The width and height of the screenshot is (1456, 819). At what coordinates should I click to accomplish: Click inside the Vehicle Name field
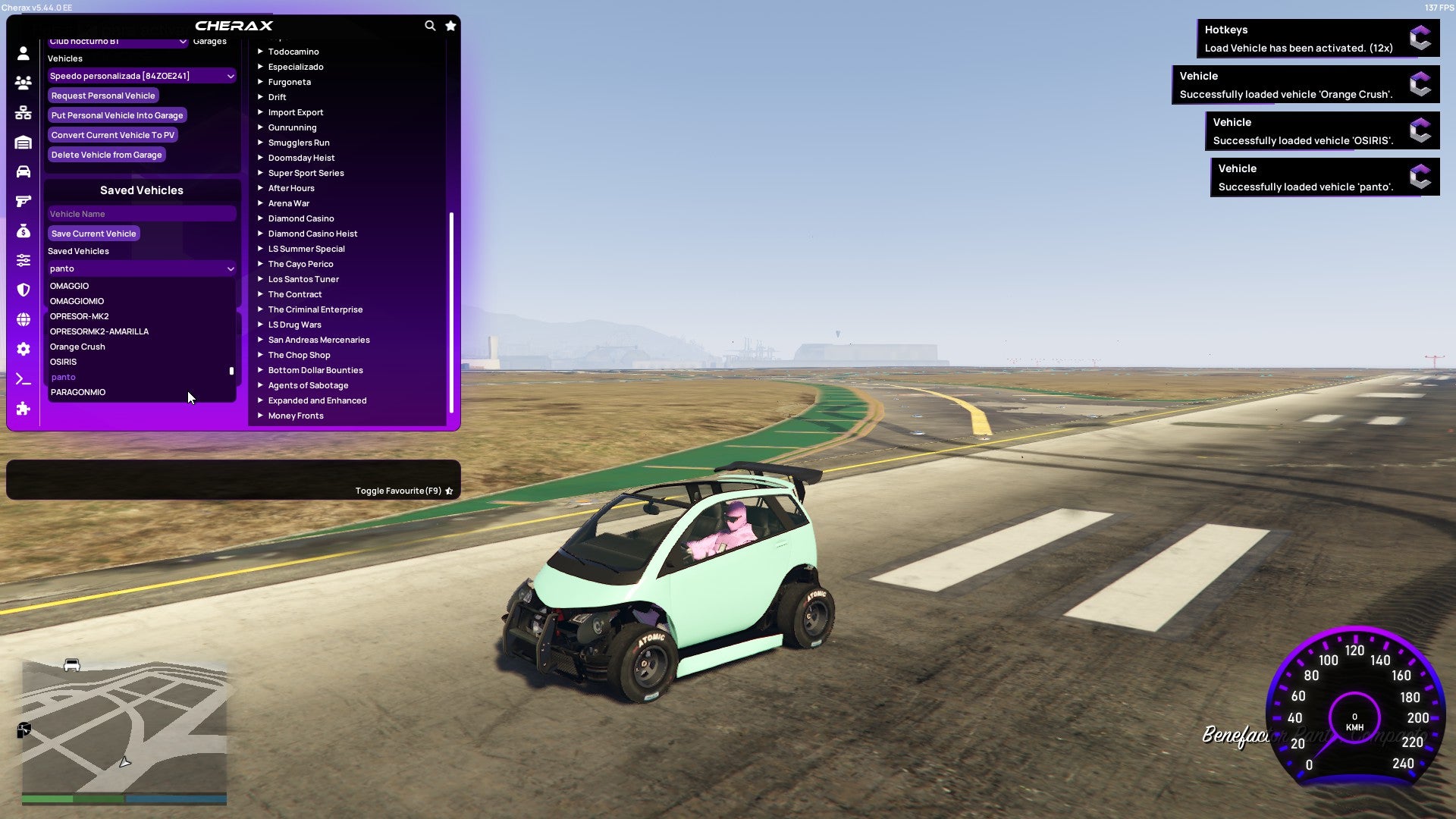point(141,214)
